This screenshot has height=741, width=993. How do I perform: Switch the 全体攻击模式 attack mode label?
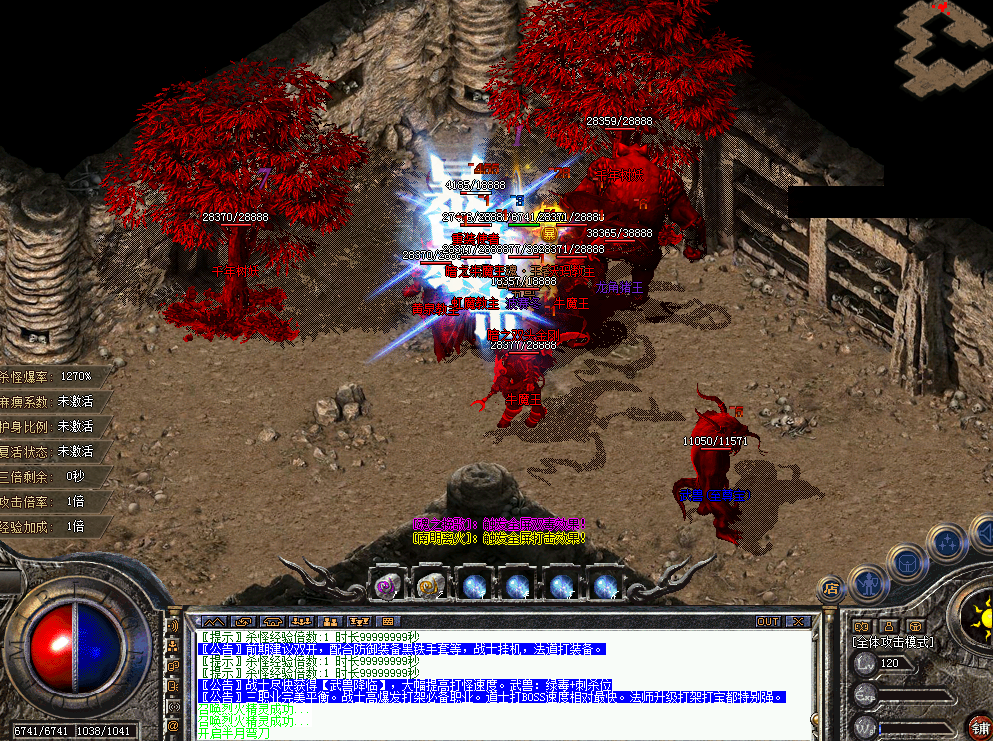click(892, 642)
